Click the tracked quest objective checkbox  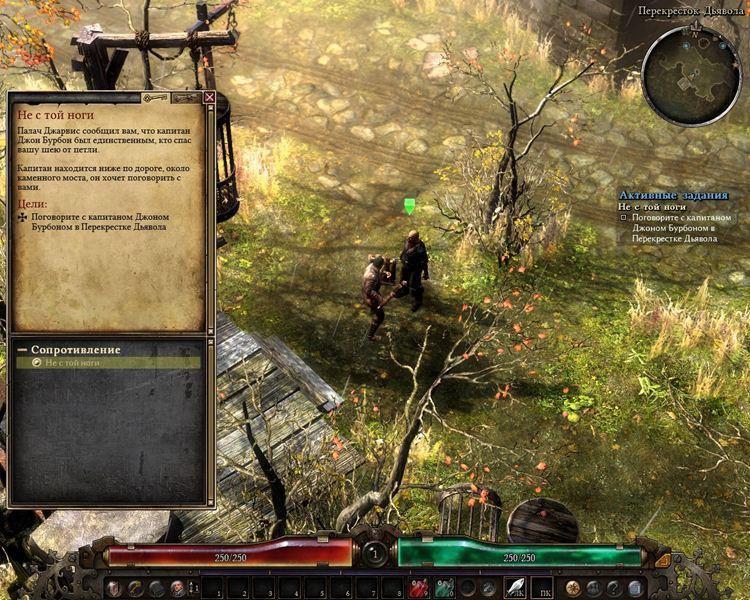[x=623, y=217]
